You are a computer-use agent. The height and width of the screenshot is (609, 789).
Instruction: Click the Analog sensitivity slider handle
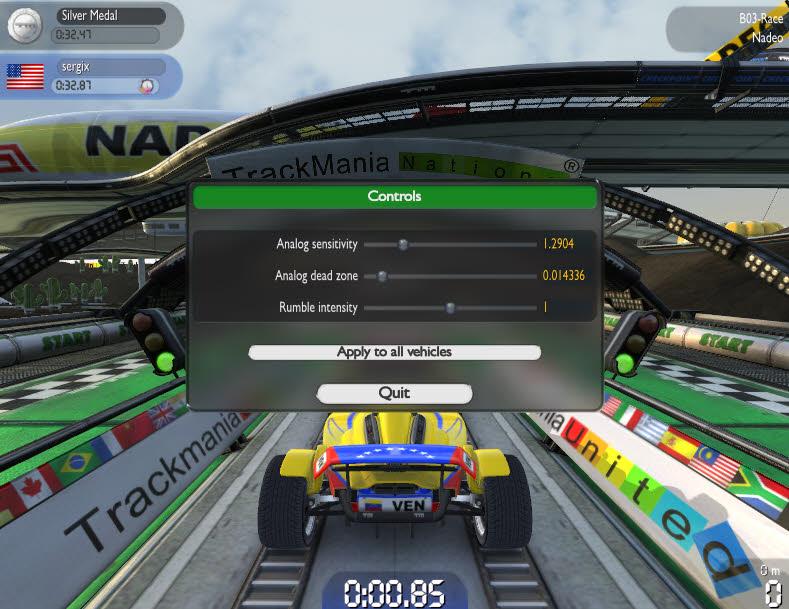pos(403,243)
